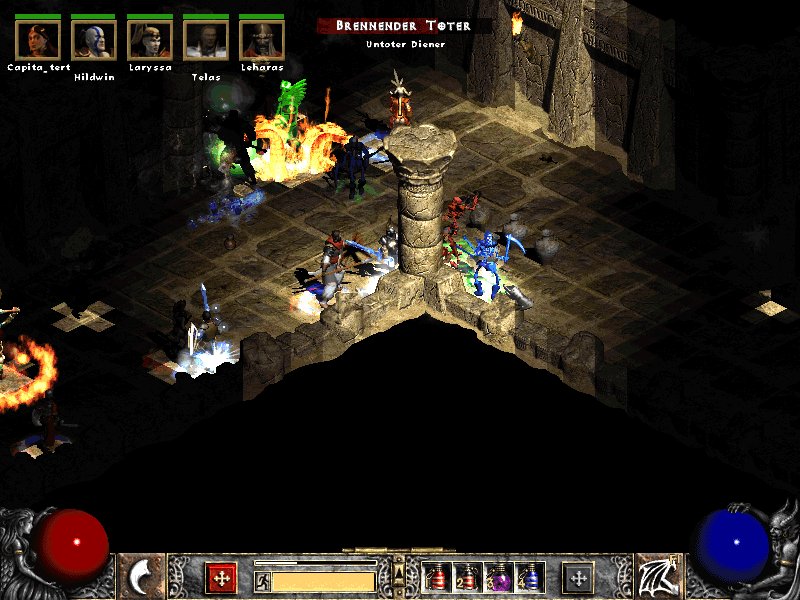Viewport: 800px width, 600px height.
Task: Use the red potion in belt slot 2
Action: [468, 577]
